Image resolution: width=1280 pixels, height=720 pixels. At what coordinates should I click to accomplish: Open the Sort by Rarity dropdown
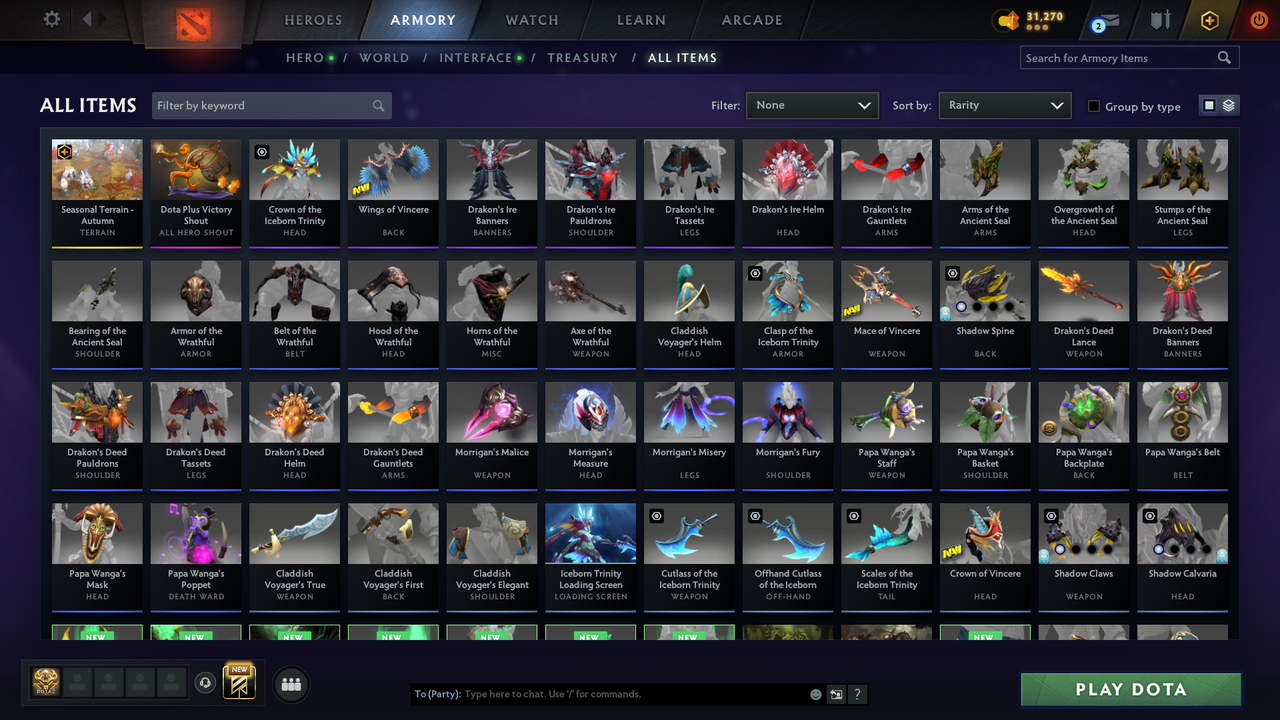1004,104
